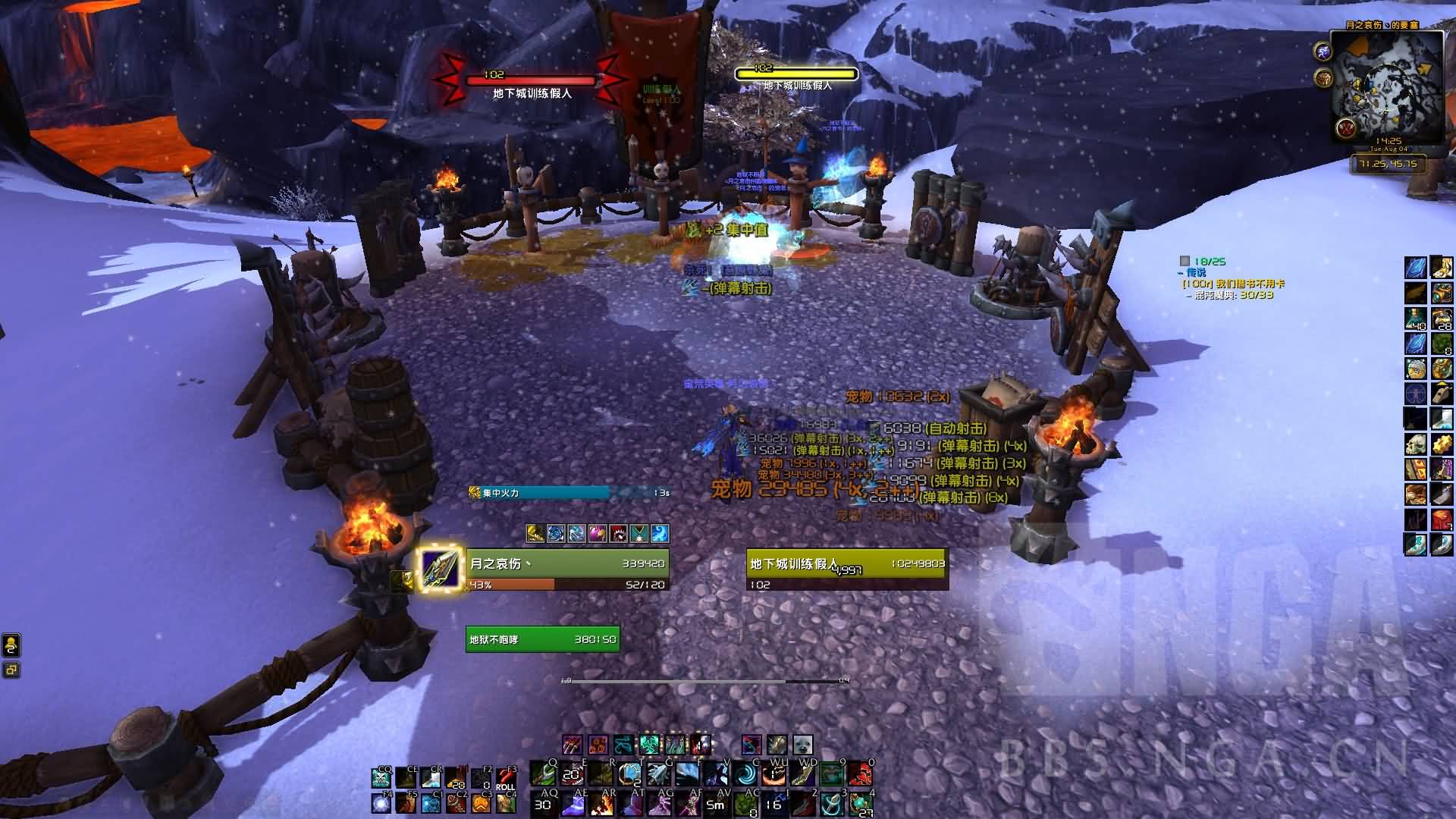The width and height of the screenshot is (1456, 819).
Task: Click the white seal pet bar icon
Action: [802, 745]
